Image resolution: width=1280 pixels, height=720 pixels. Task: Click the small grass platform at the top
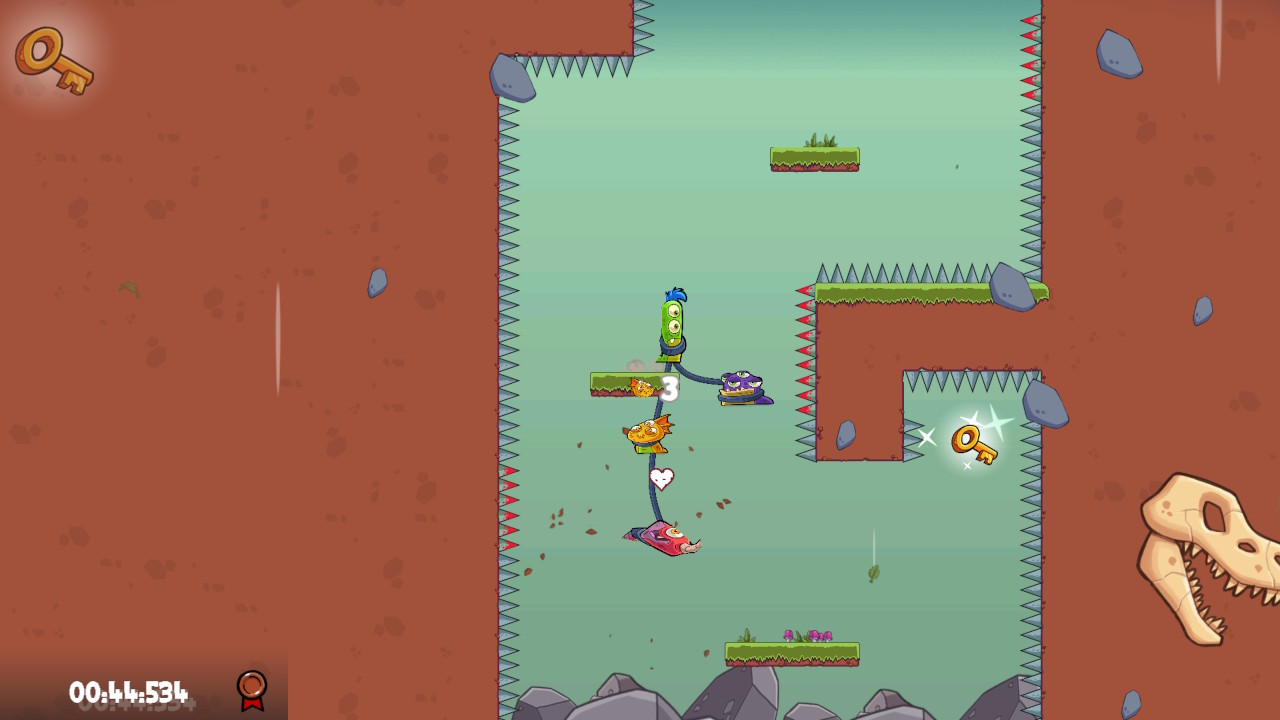pyautogui.click(x=814, y=157)
